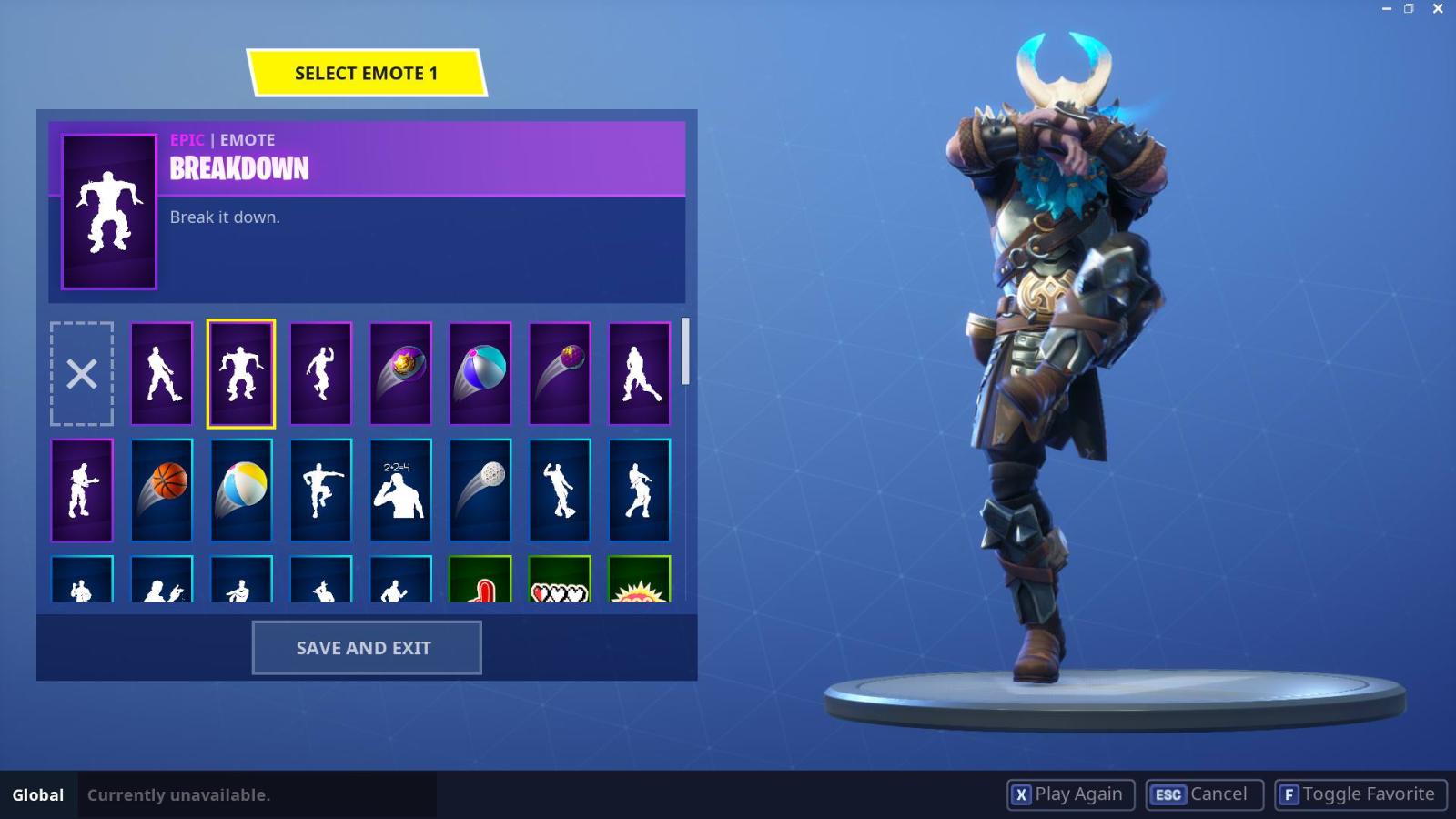The height and width of the screenshot is (819, 1456).
Task: Pick the beach ball toy in second row
Action: (x=240, y=490)
